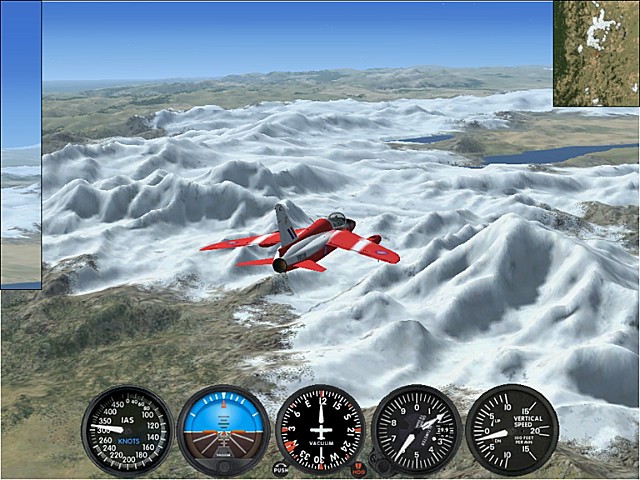
Task: Select the IAS airspeed indicator gauge
Action: [127, 430]
